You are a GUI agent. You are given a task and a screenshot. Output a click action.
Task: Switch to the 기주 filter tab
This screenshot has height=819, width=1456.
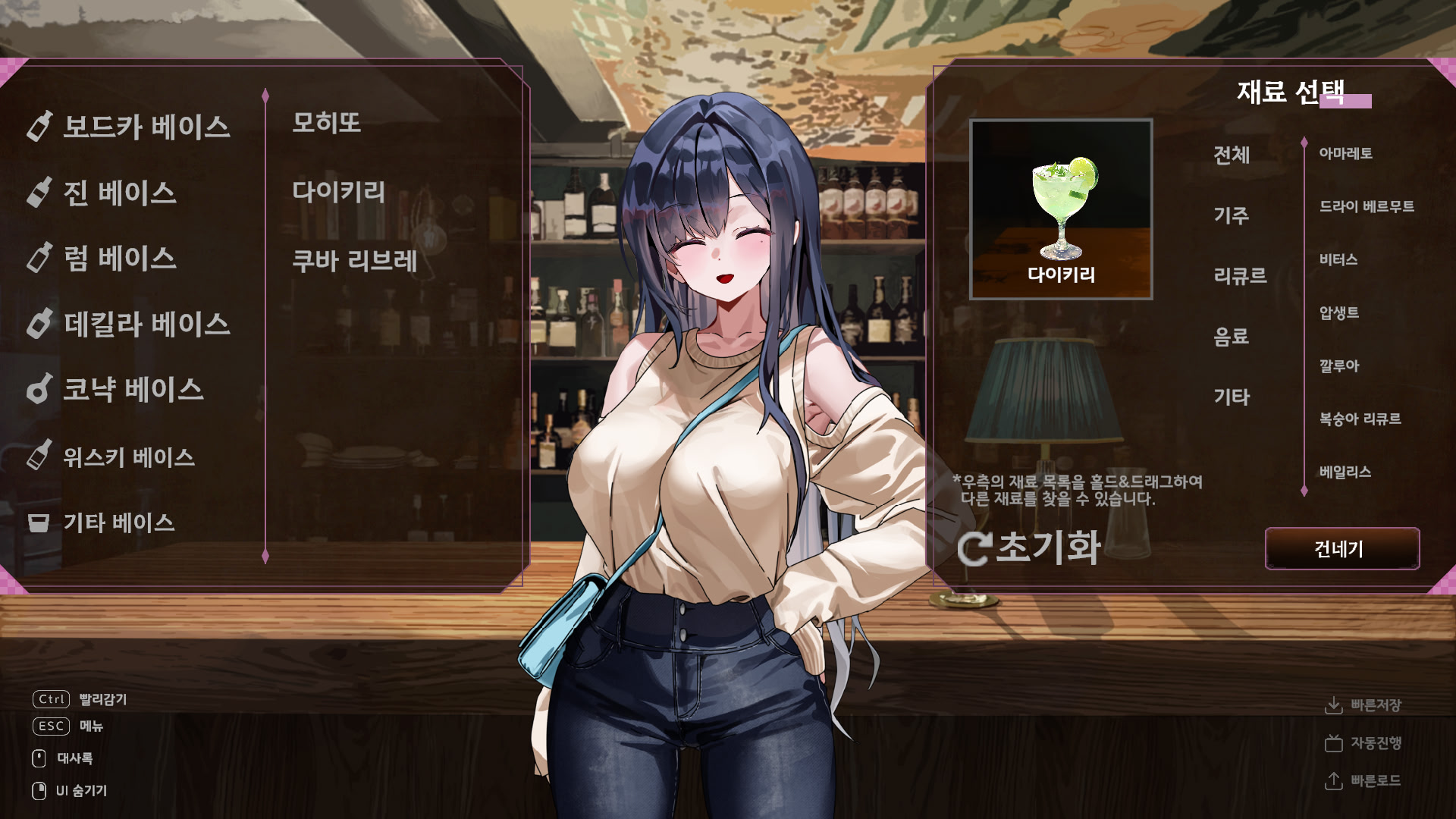(x=1230, y=216)
